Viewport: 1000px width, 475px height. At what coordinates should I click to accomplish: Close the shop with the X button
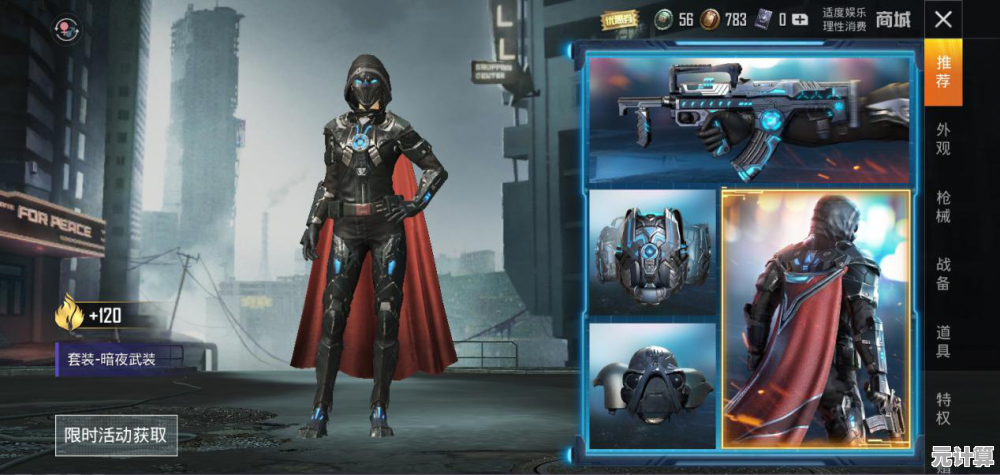[942, 19]
